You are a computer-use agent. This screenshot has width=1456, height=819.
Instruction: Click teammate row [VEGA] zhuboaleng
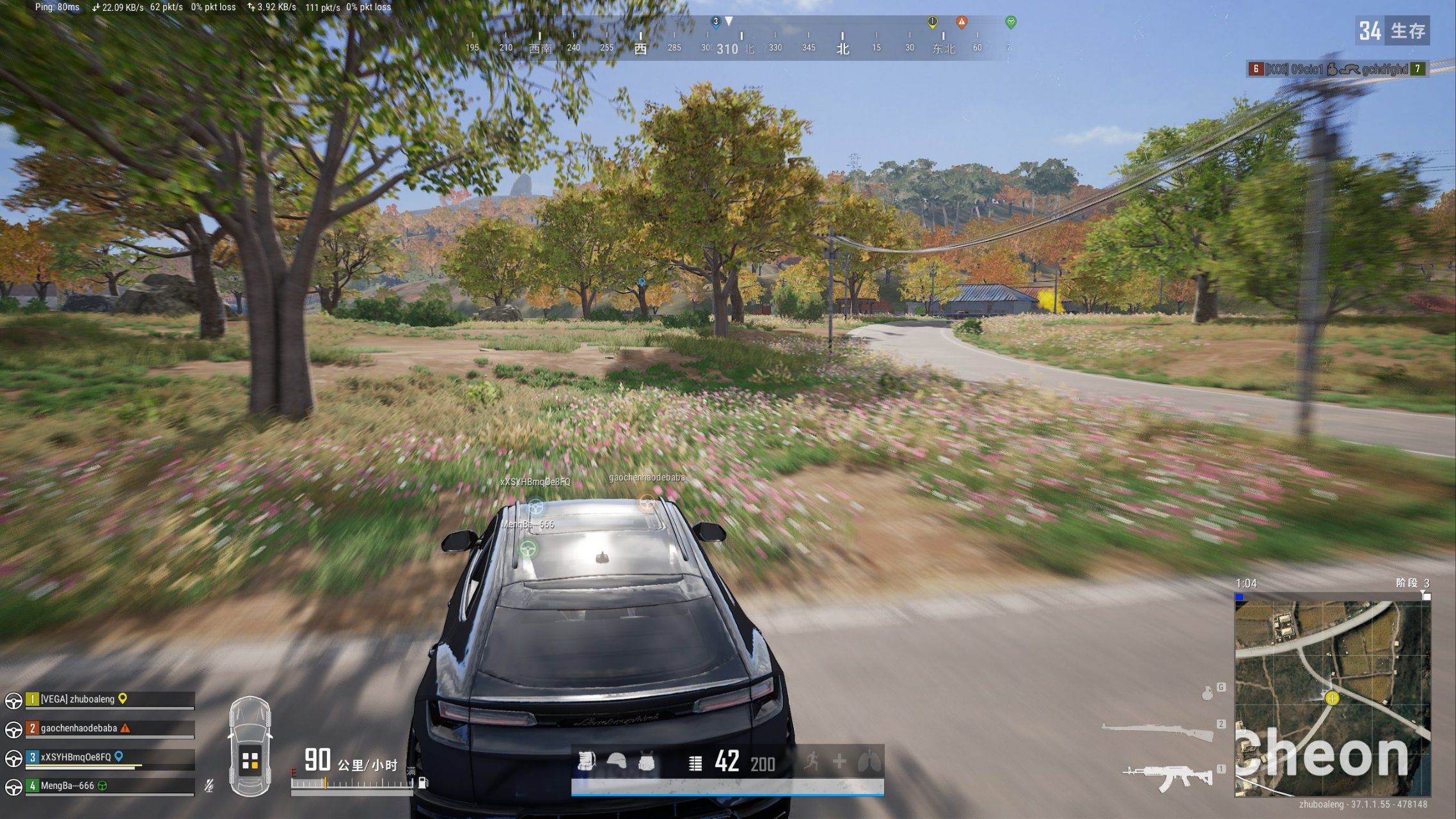click(109, 699)
